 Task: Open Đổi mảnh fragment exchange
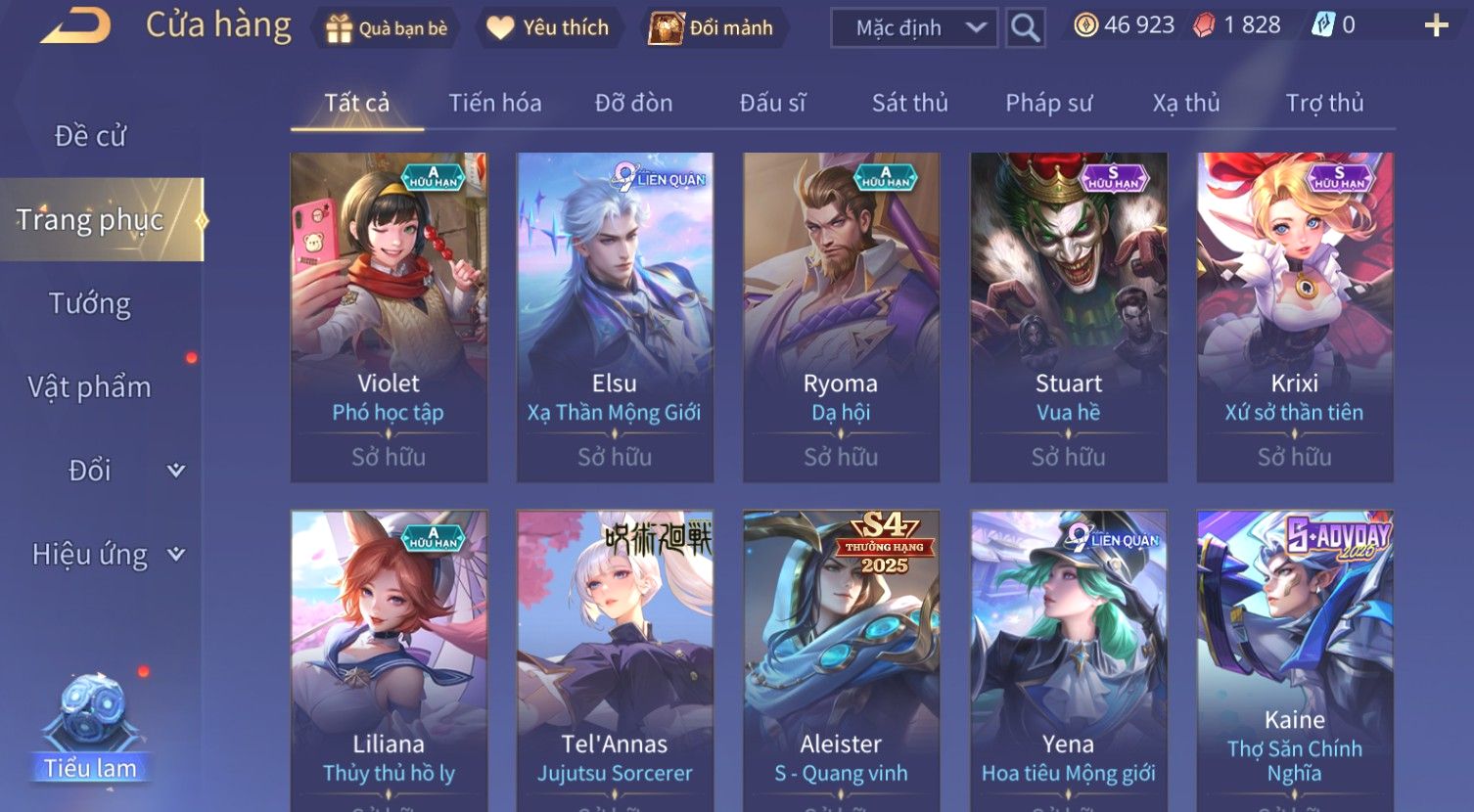pyautogui.click(x=712, y=28)
